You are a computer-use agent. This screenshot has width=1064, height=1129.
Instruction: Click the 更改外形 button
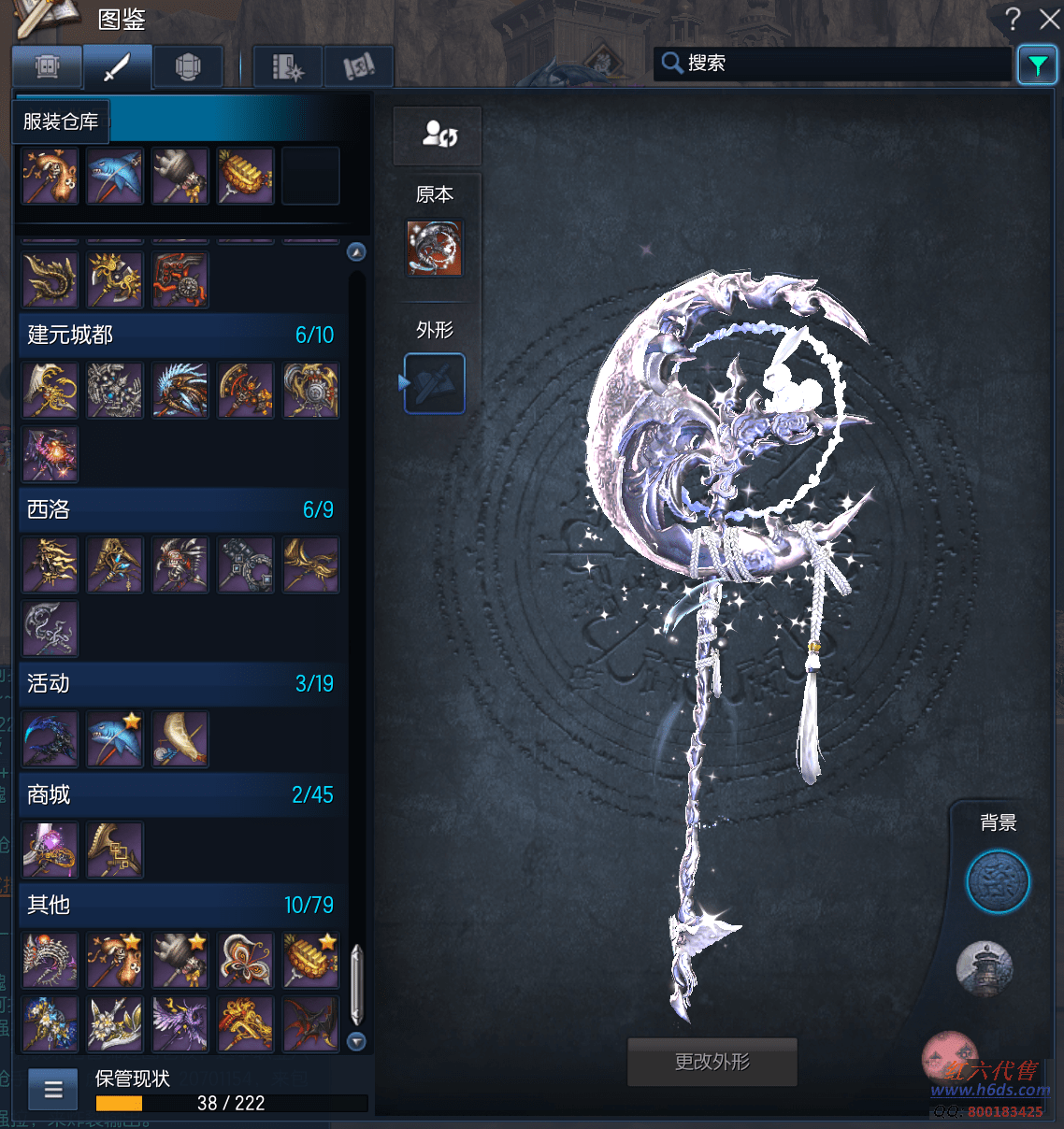pyautogui.click(x=712, y=1062)
